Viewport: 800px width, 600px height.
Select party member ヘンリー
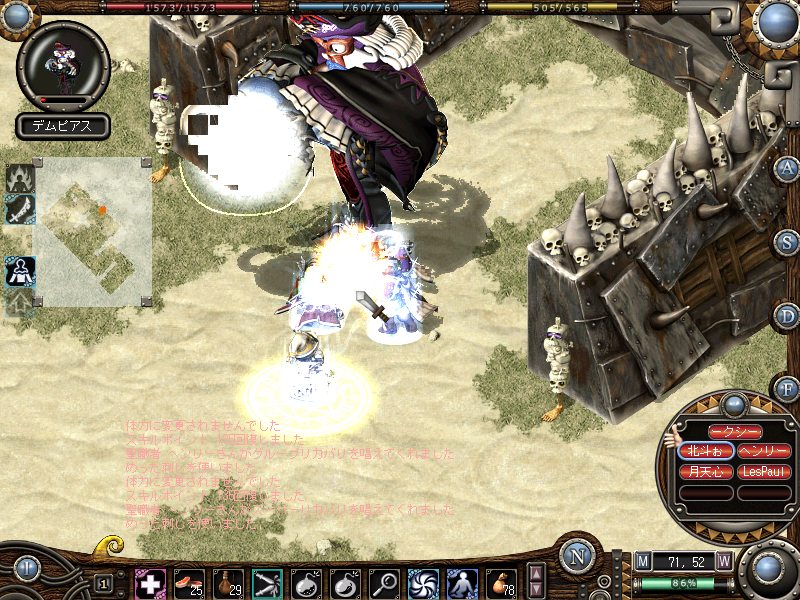[765, 452]
